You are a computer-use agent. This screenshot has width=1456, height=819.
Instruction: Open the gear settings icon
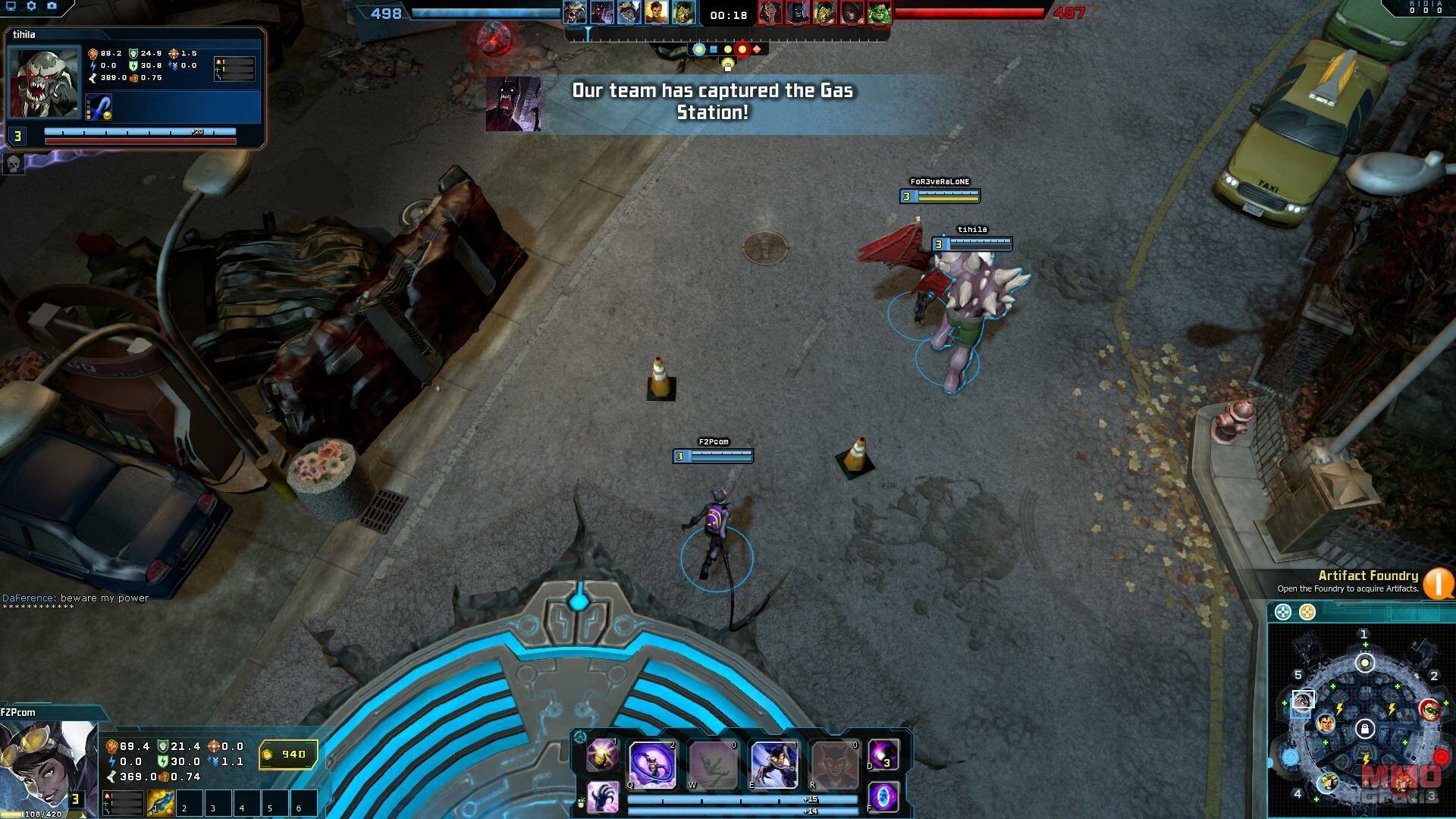pyautogui.click(x=31, y=6)
